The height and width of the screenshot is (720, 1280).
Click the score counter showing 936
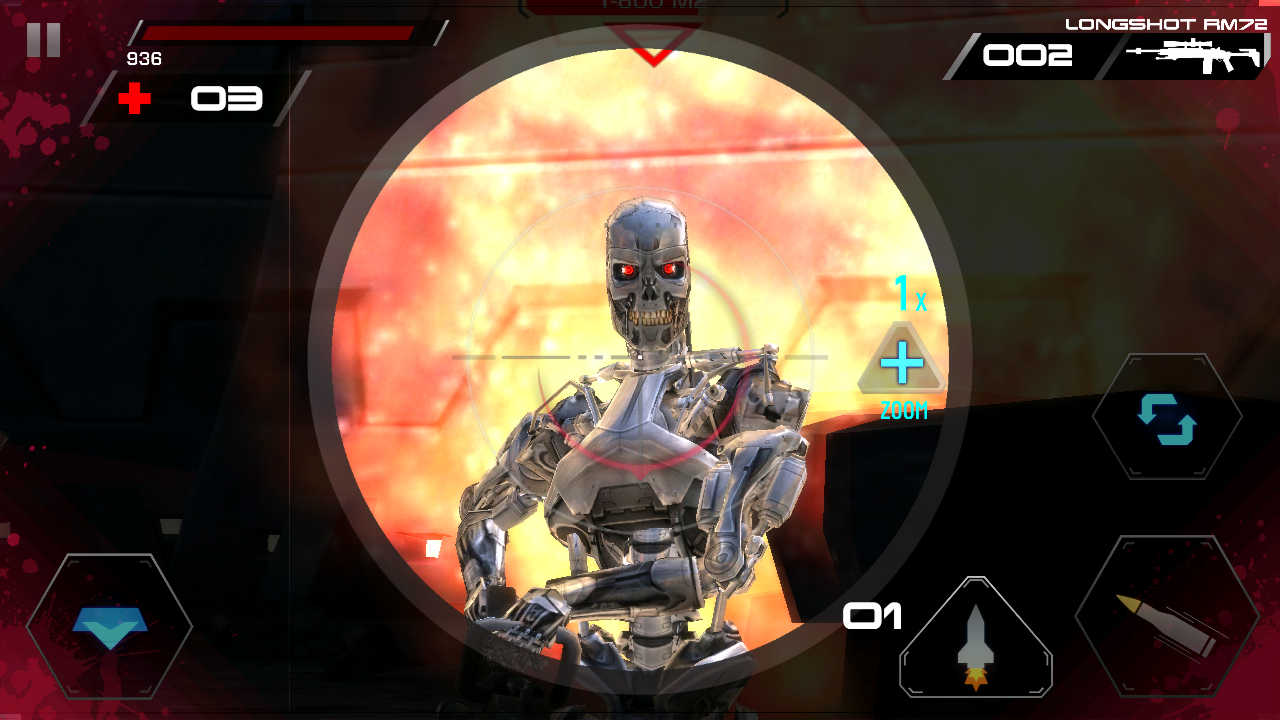pos(143,59)
